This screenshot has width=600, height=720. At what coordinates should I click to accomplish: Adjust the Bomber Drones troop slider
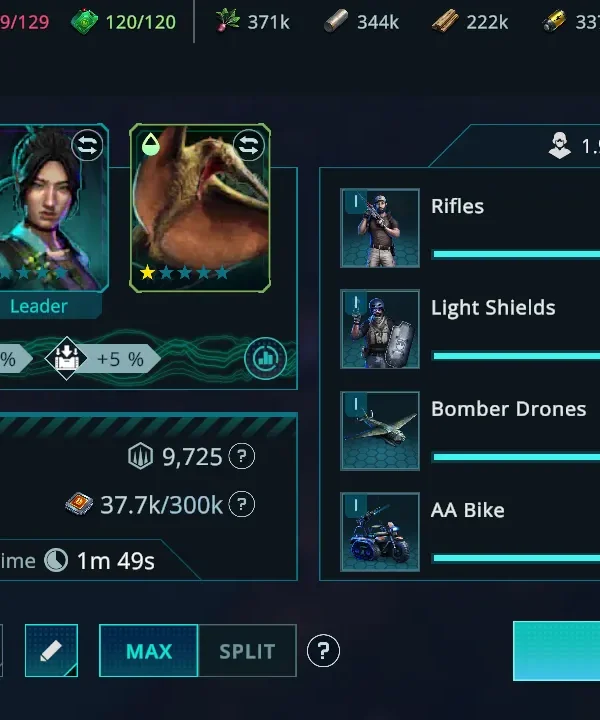515,456
